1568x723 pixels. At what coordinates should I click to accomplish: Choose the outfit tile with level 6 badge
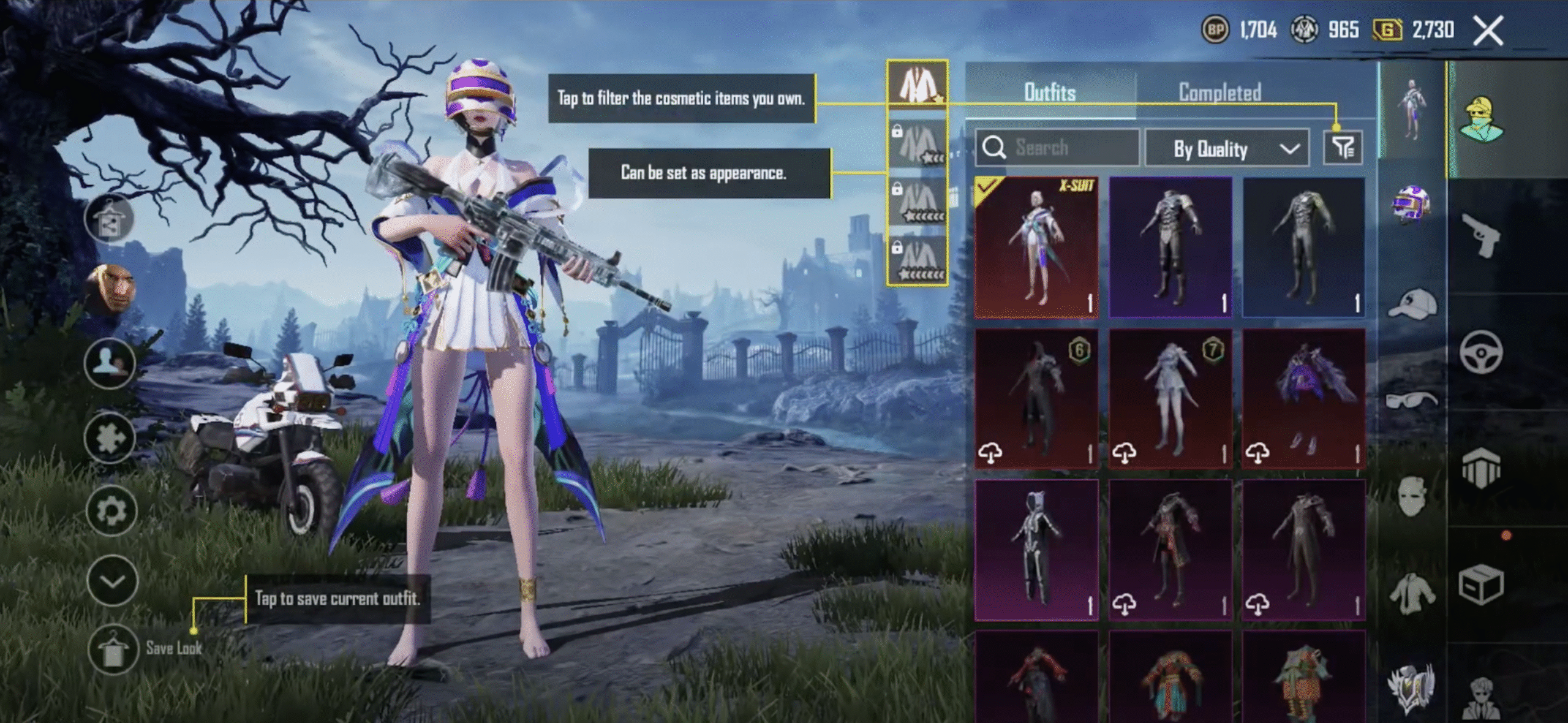coord(1036,398)
